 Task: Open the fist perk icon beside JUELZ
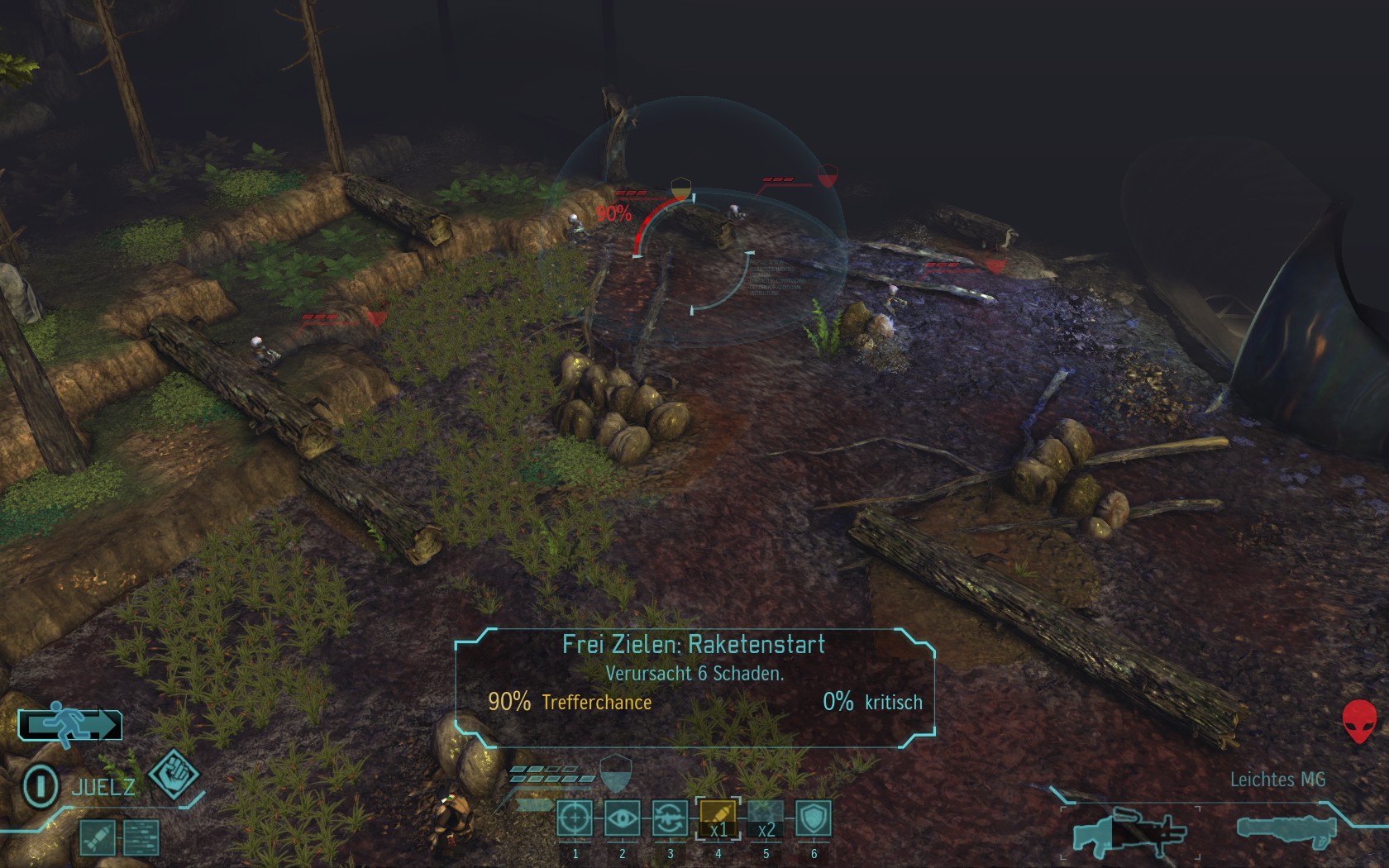click(174, 775)
